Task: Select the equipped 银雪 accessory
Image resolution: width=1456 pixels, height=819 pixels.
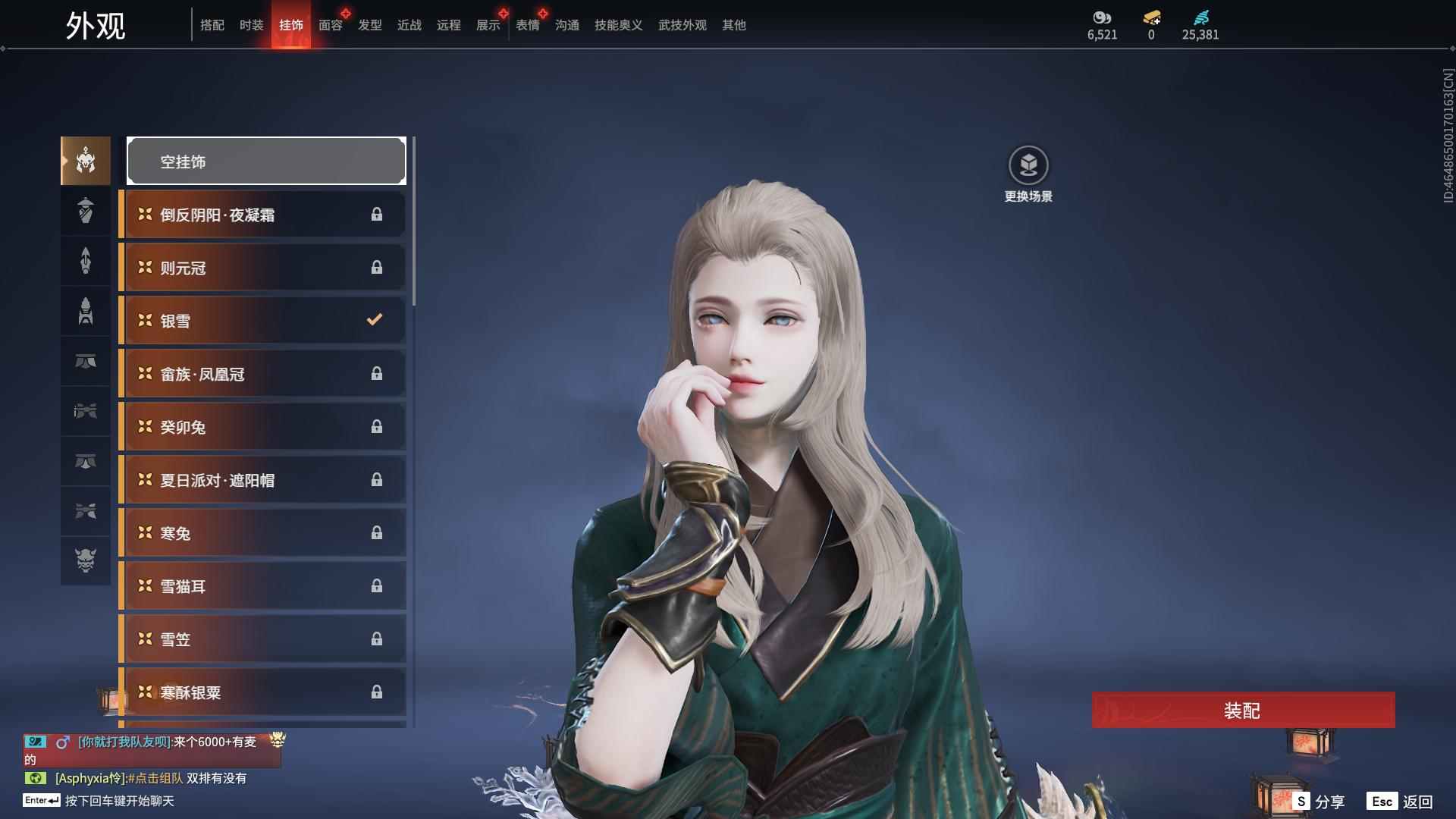Action: coord(262,321)
